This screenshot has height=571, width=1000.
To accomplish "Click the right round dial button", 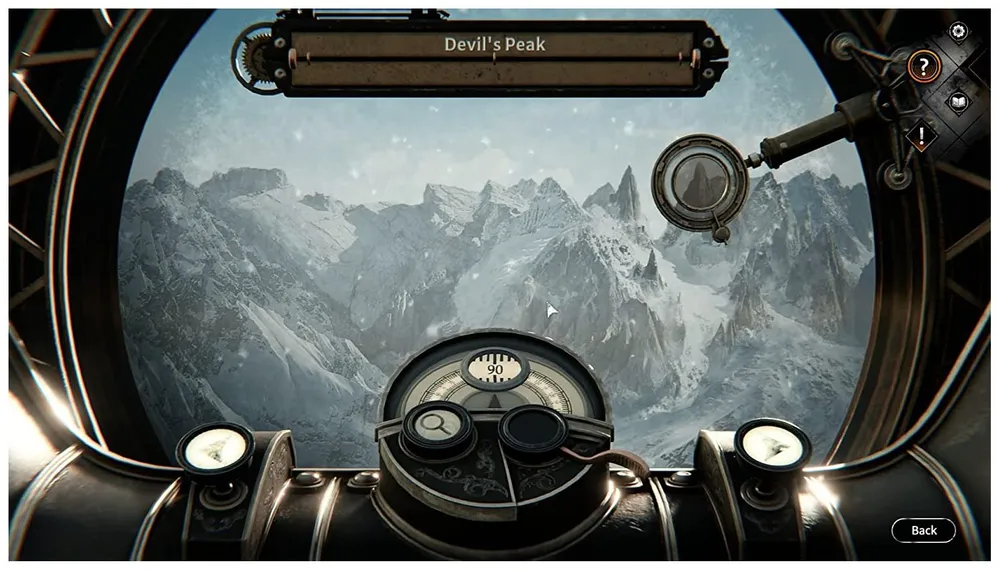I will click(771, 446).
